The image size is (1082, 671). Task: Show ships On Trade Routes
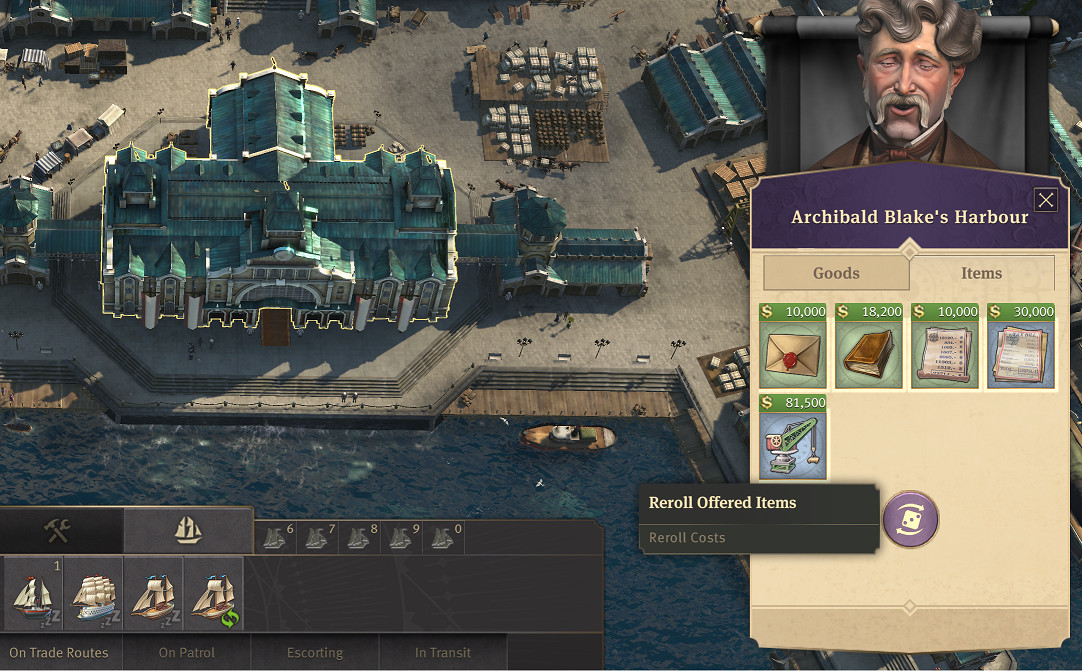click(x=59, y=652)
